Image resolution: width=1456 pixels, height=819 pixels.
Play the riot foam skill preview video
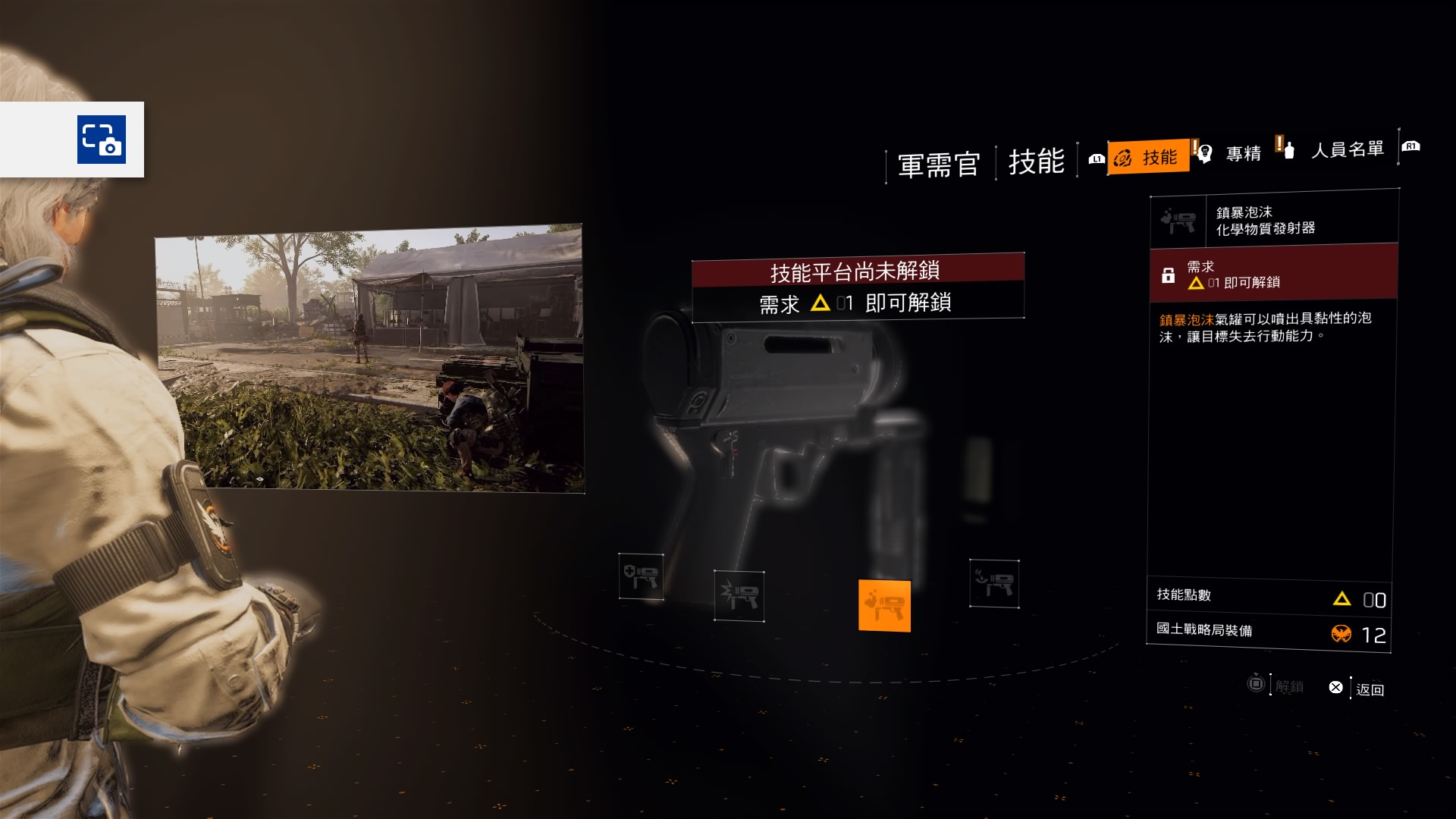(369, 358)
